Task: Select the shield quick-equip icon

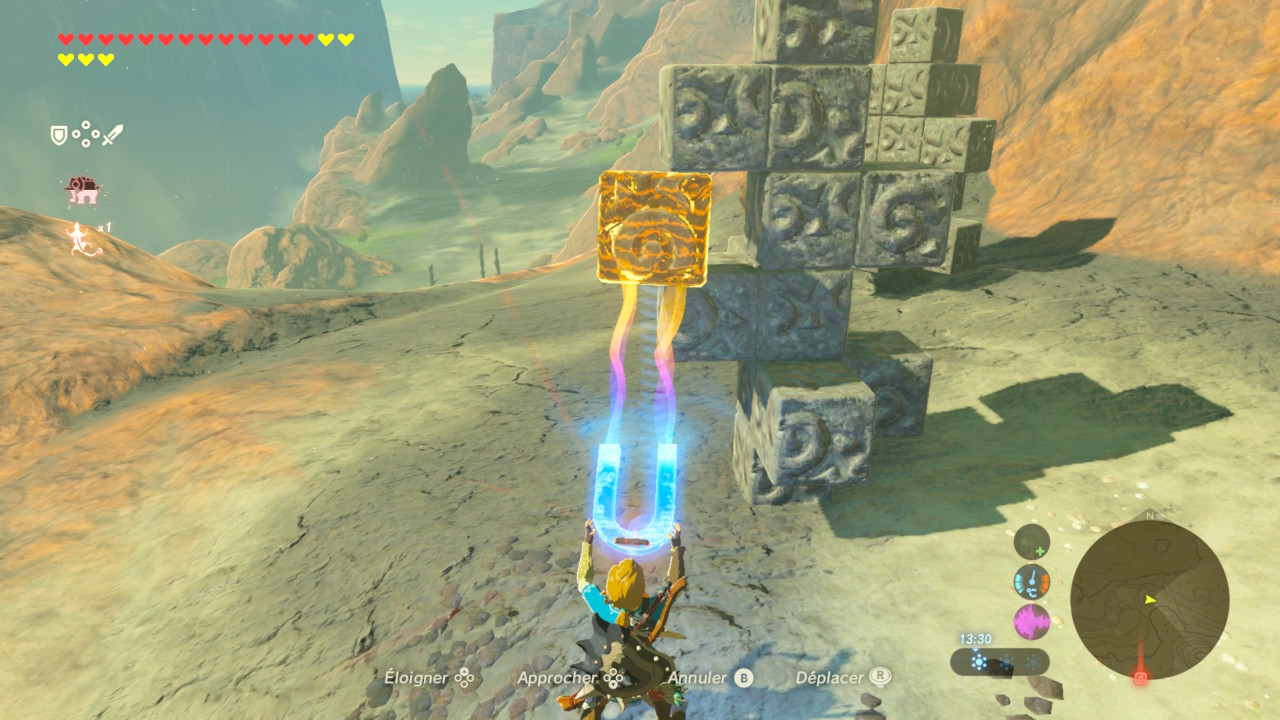Action: (59, 134)
